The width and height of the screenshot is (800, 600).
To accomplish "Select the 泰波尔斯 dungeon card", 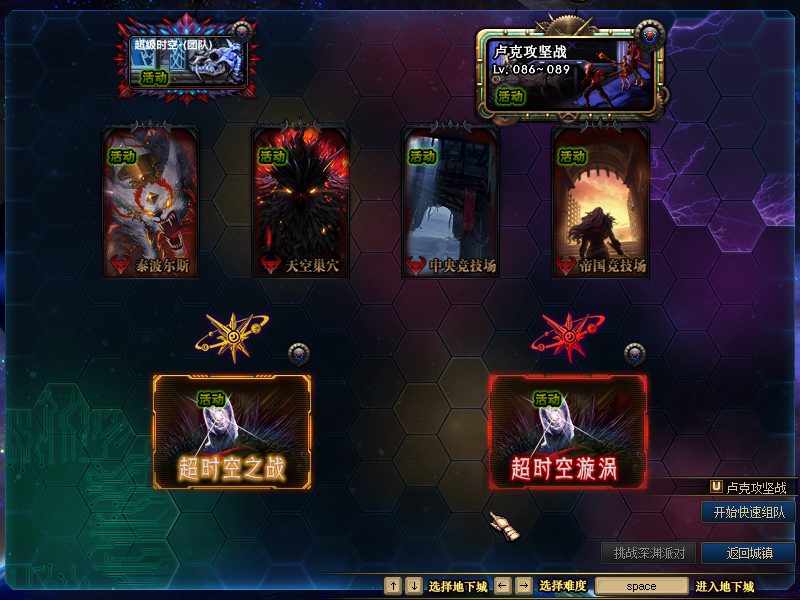I will 151,203.
